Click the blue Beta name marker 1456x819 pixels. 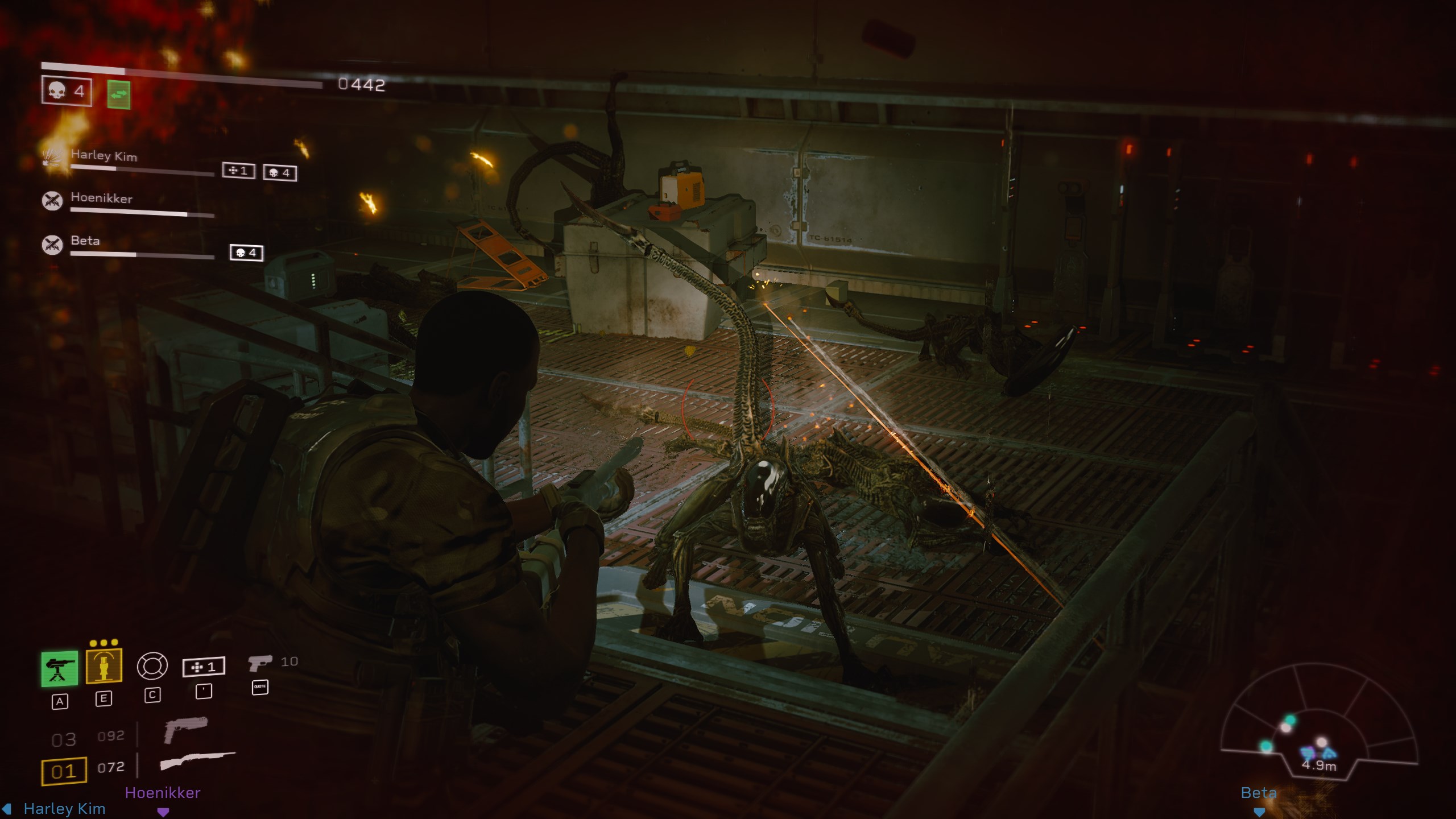pyautogui.click(x=1259, y=793)
